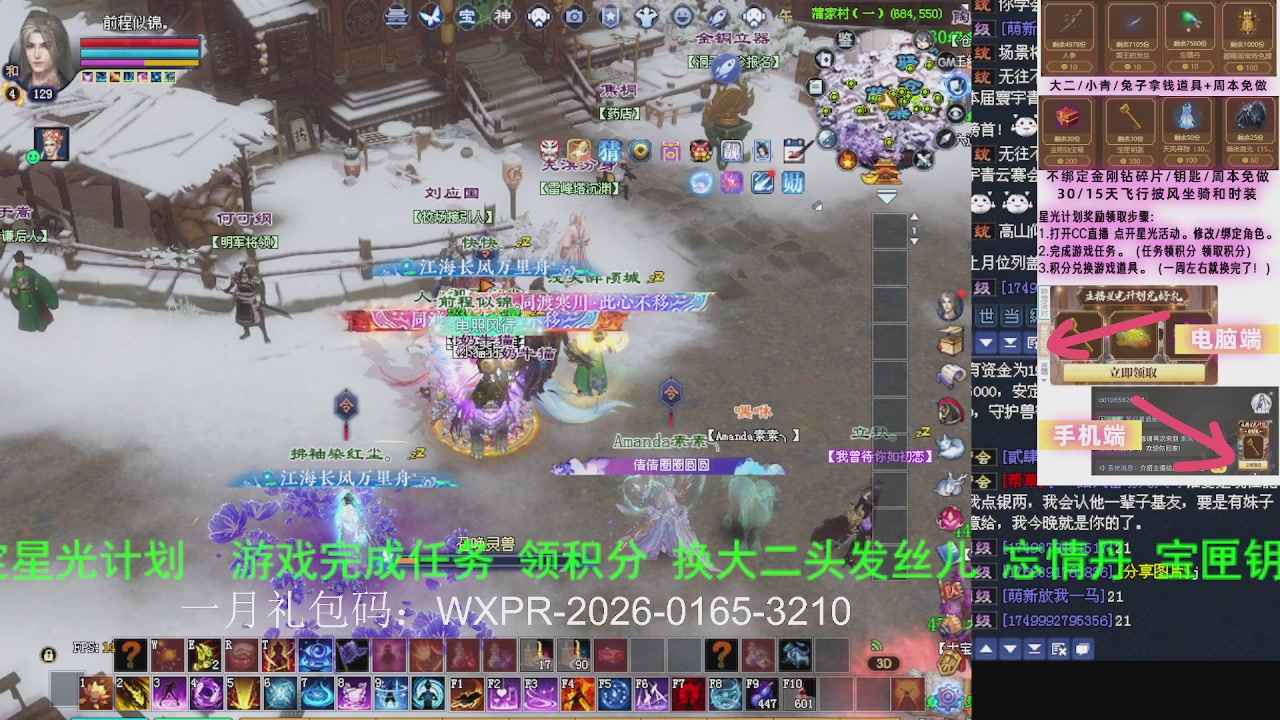The image size is (1280, 720).
Task: Switch to the 世 world chat tab
Action: (x=987, y=316)
